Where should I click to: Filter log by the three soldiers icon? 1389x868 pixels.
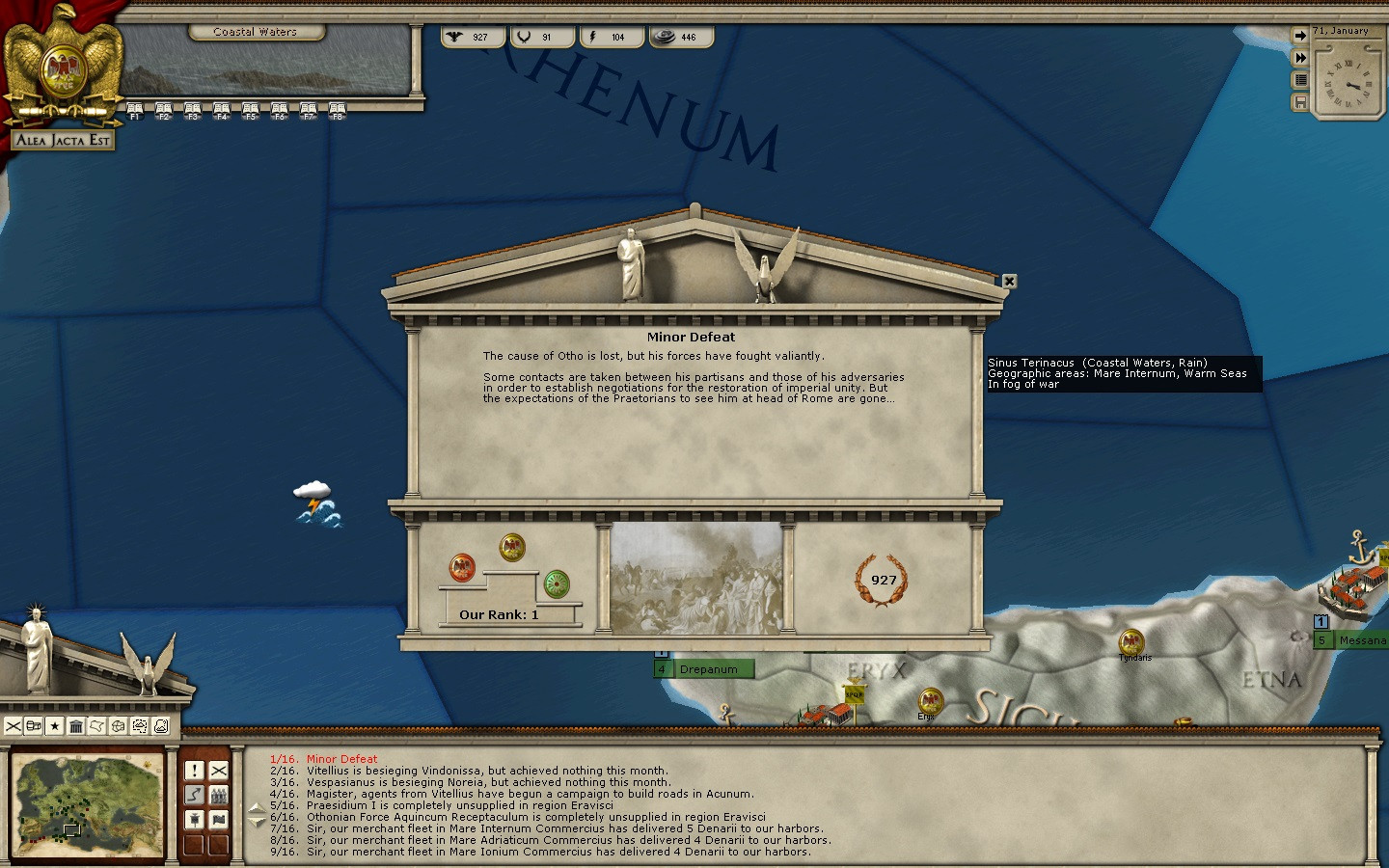coord(219,796)
